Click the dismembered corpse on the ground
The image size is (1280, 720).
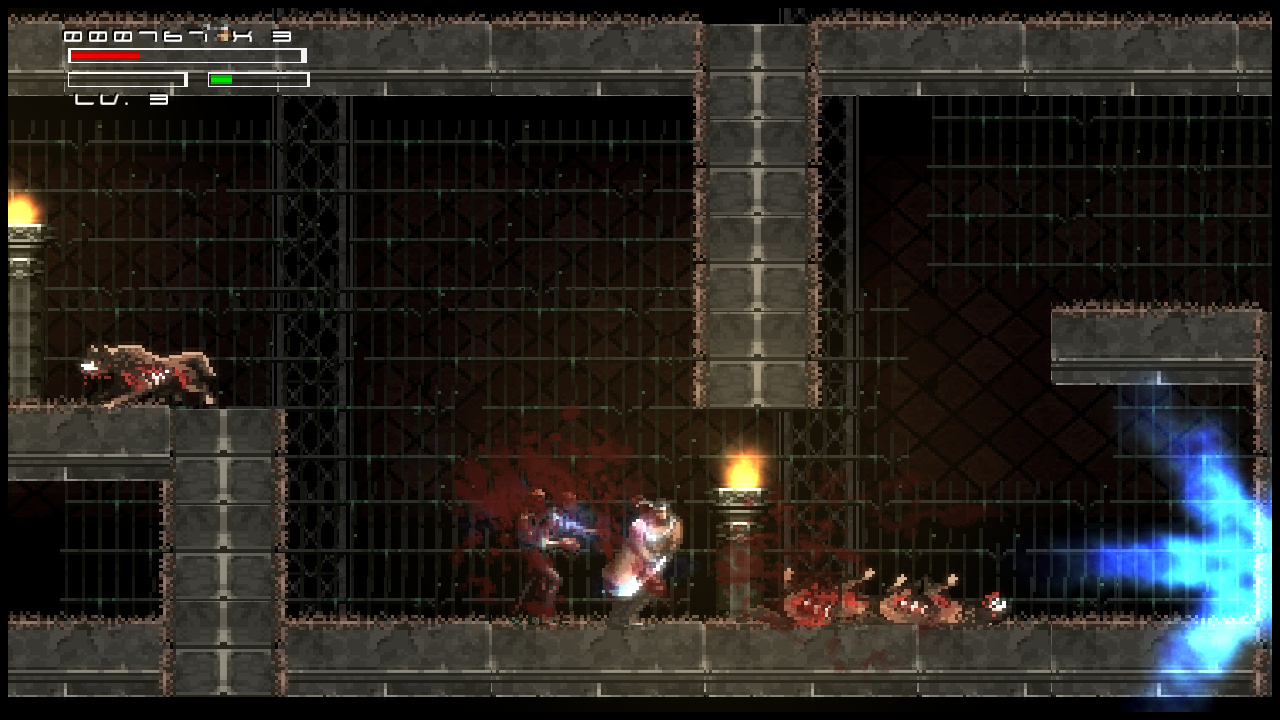[820, 600]
